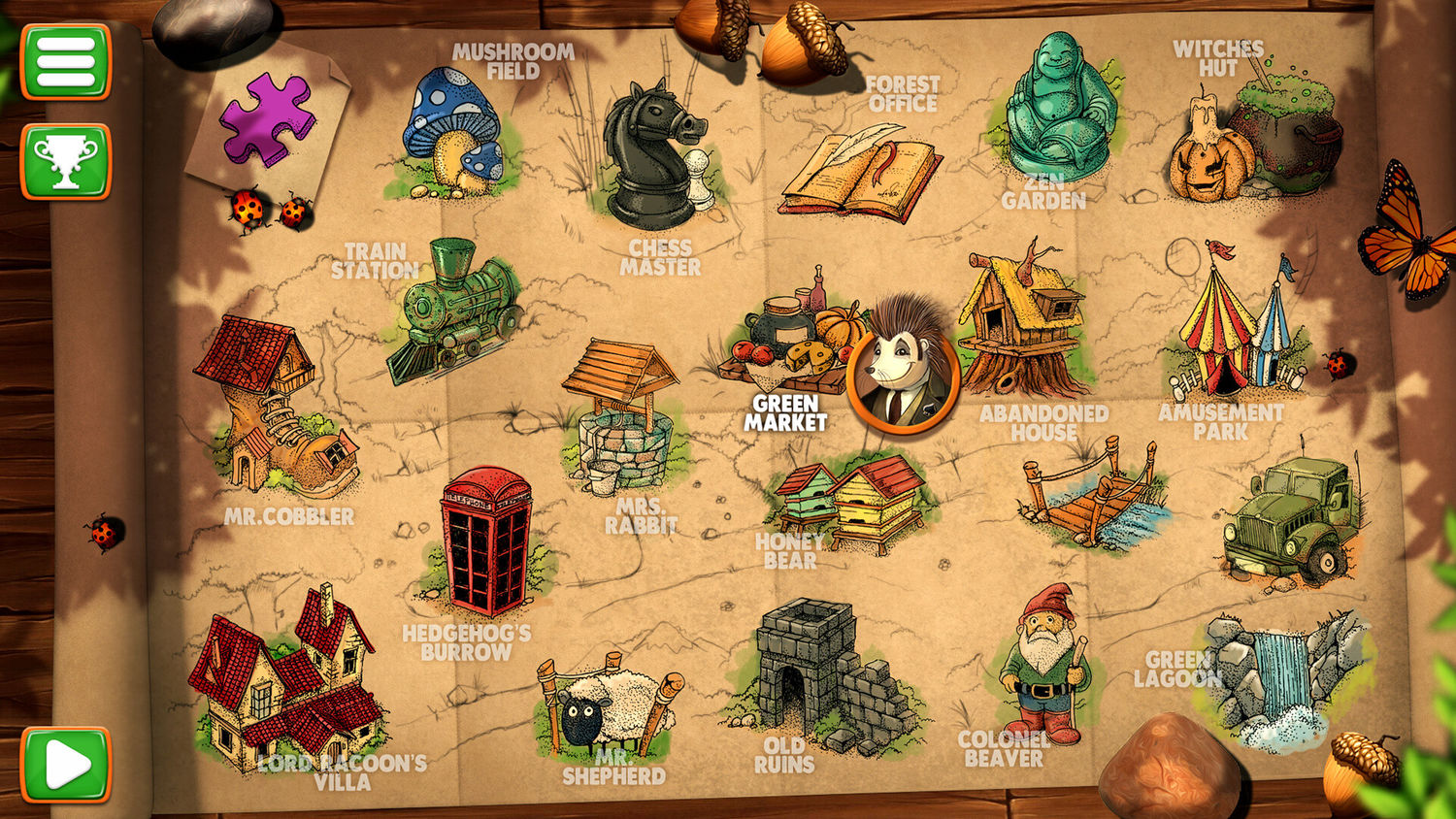This screenshot has width=1456, height=819.
Task: Select Mr. Cobbler's boot house
Action: (x=272, y=408)
